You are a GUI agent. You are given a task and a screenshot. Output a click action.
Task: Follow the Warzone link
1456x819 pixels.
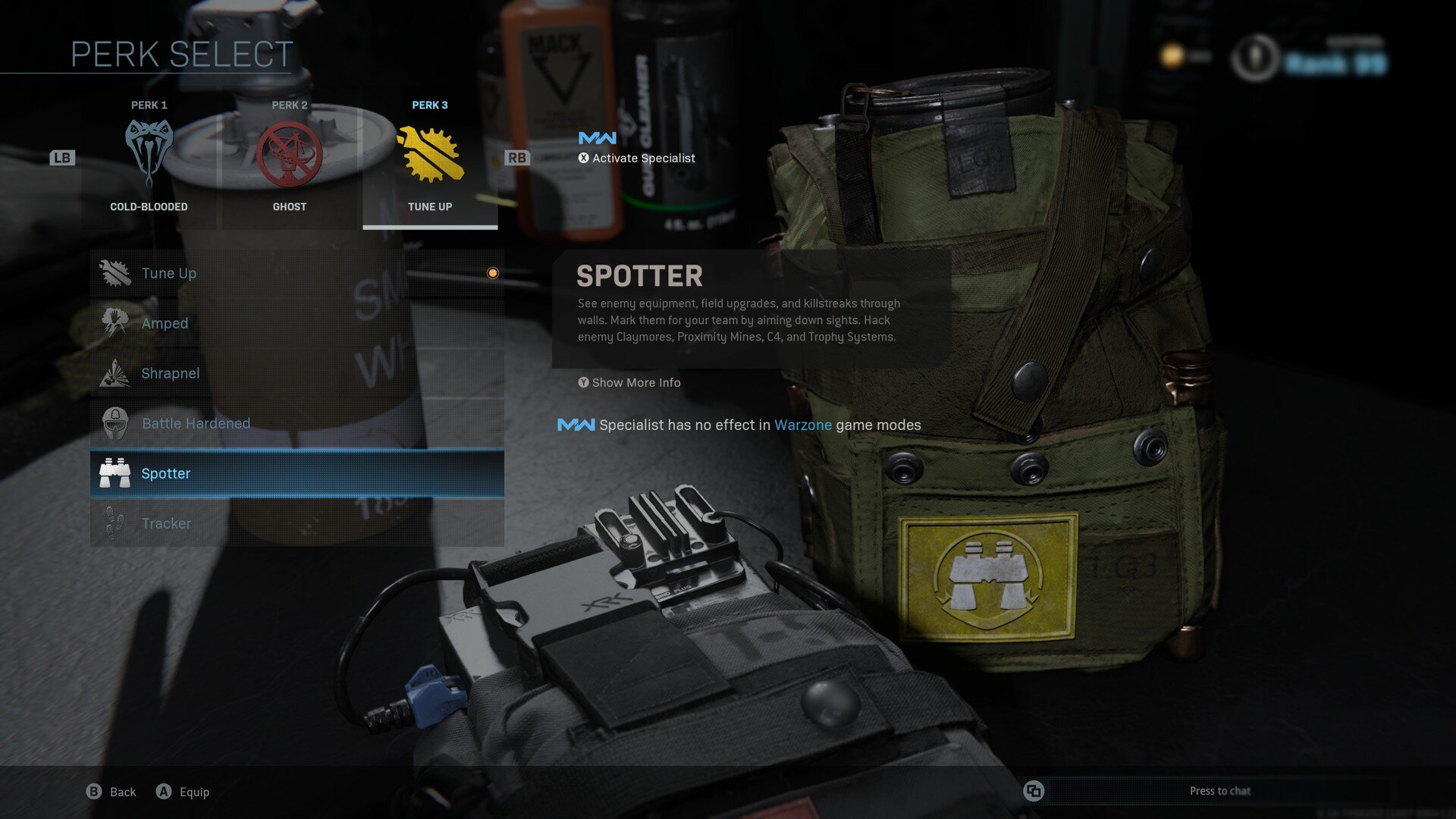point(802,425)
